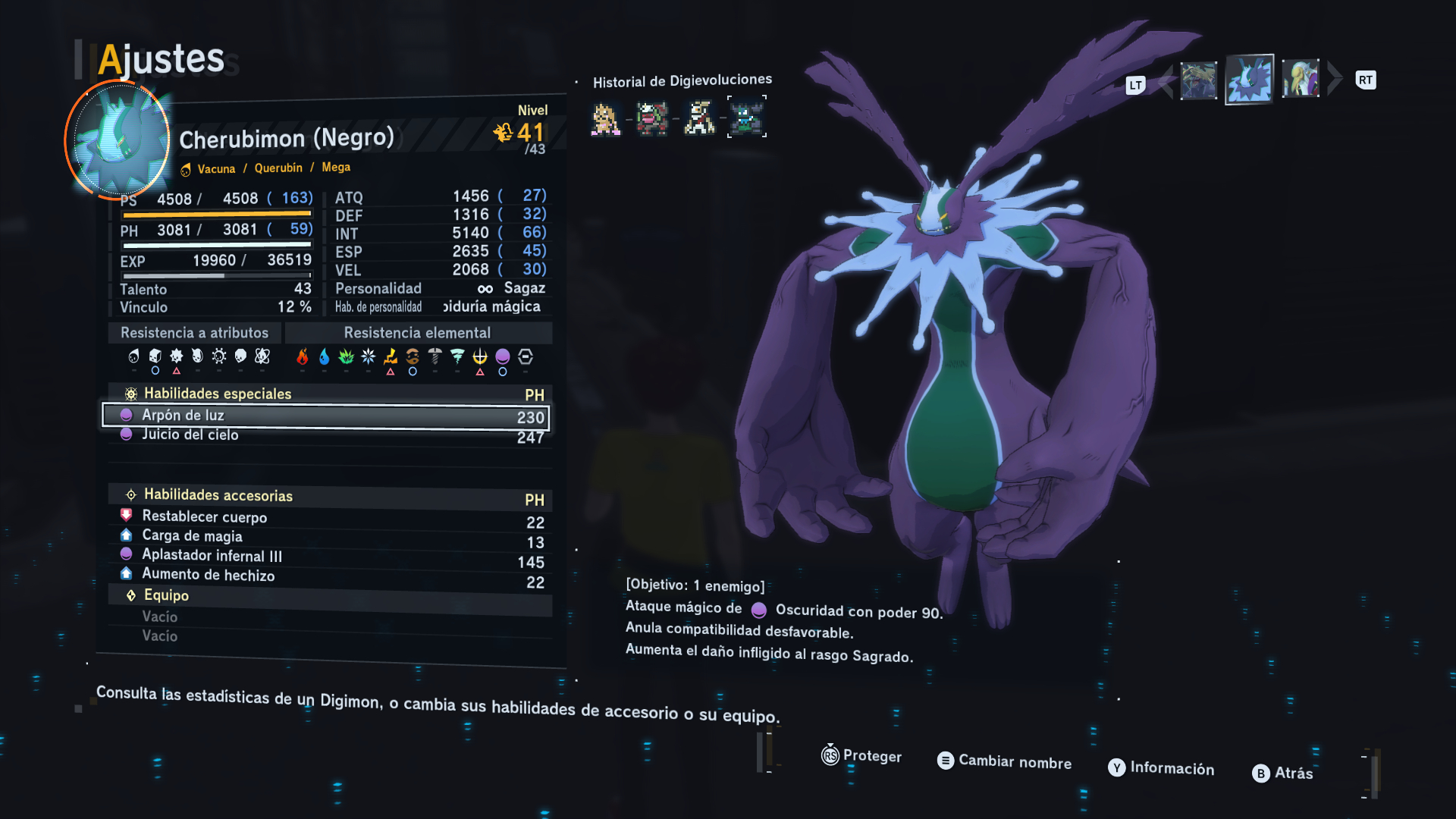Choose Aplastador infernal III from accessory skills
Screen dimensions: 1456x819
tap(326, 557)
